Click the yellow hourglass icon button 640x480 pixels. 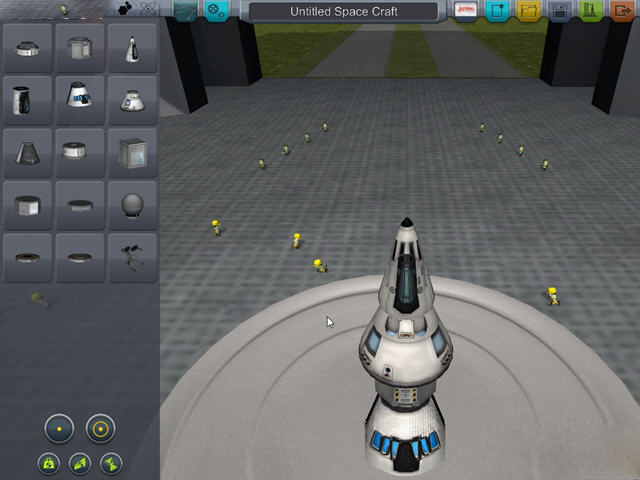click(x=110, y=463)
